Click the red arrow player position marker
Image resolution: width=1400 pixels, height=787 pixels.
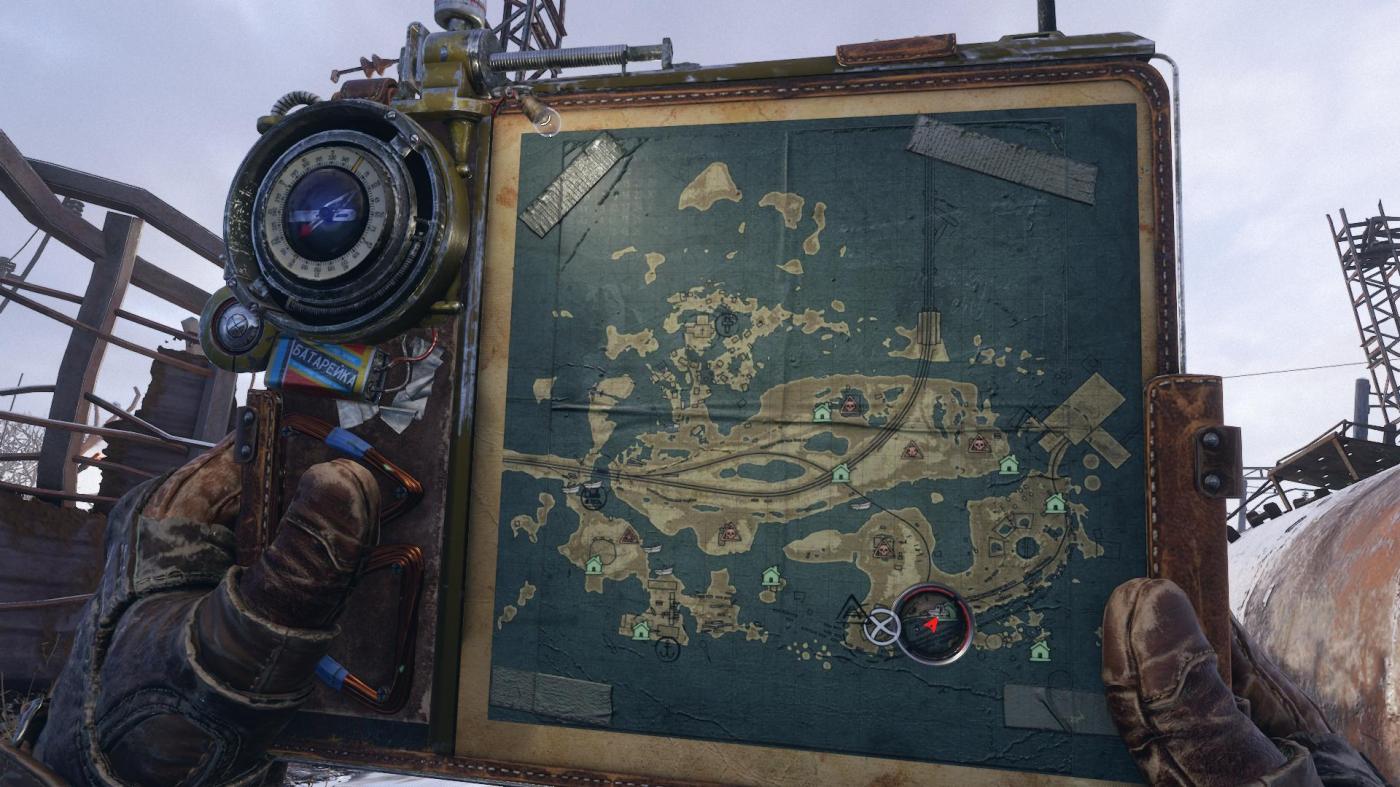pyautogui.click(x=932, y=624)
